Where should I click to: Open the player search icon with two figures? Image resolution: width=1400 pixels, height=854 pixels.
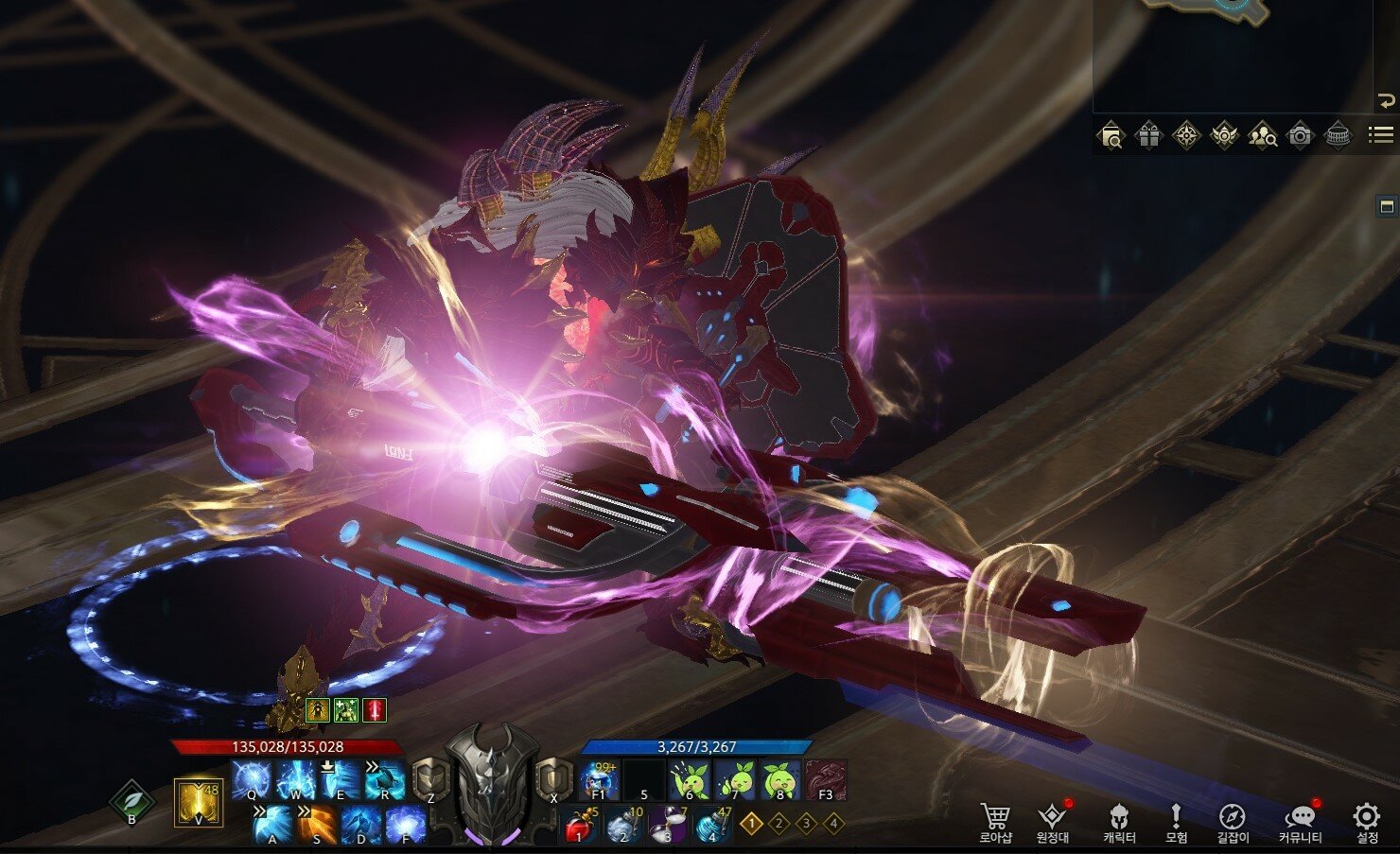point(1262,136)
